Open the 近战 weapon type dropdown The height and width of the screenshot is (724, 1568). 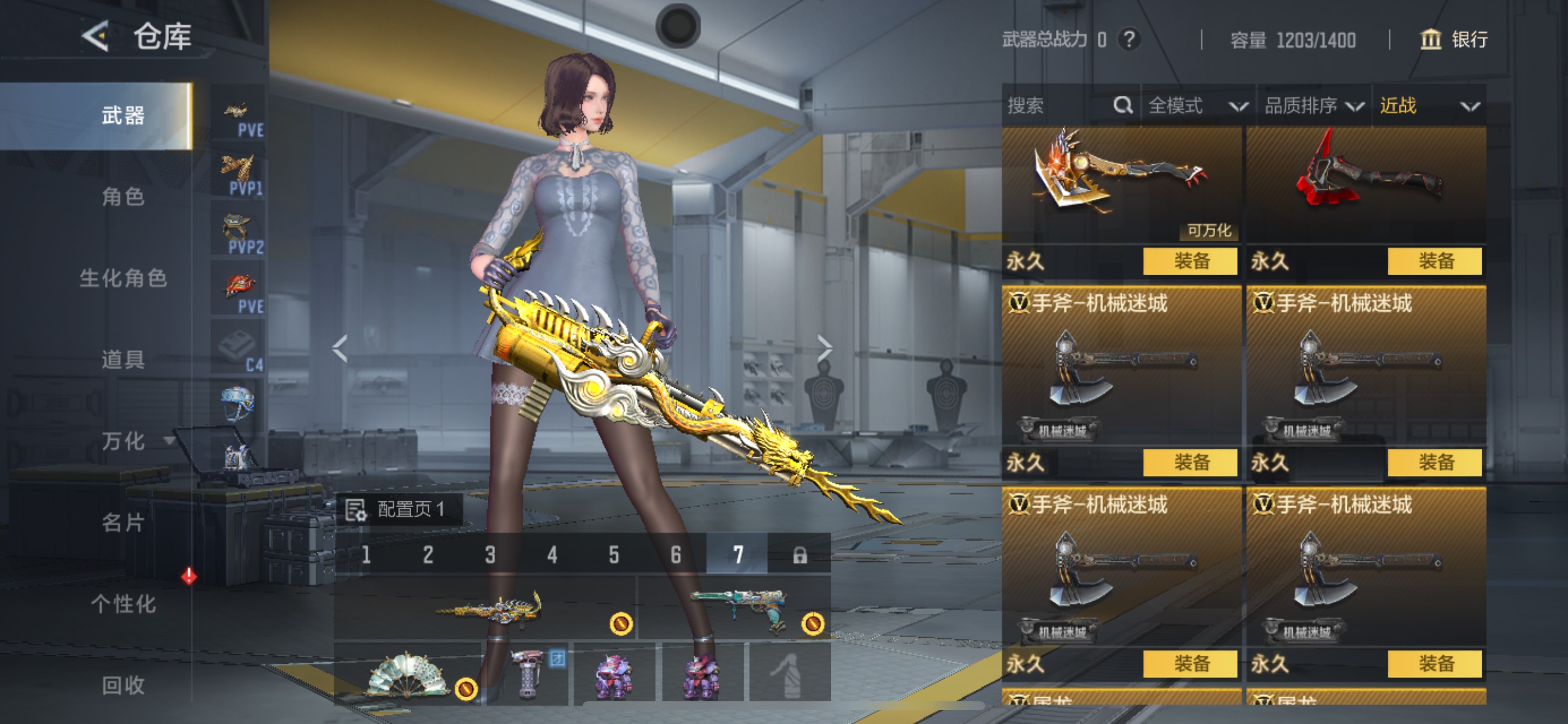(x=1429, y=106)
